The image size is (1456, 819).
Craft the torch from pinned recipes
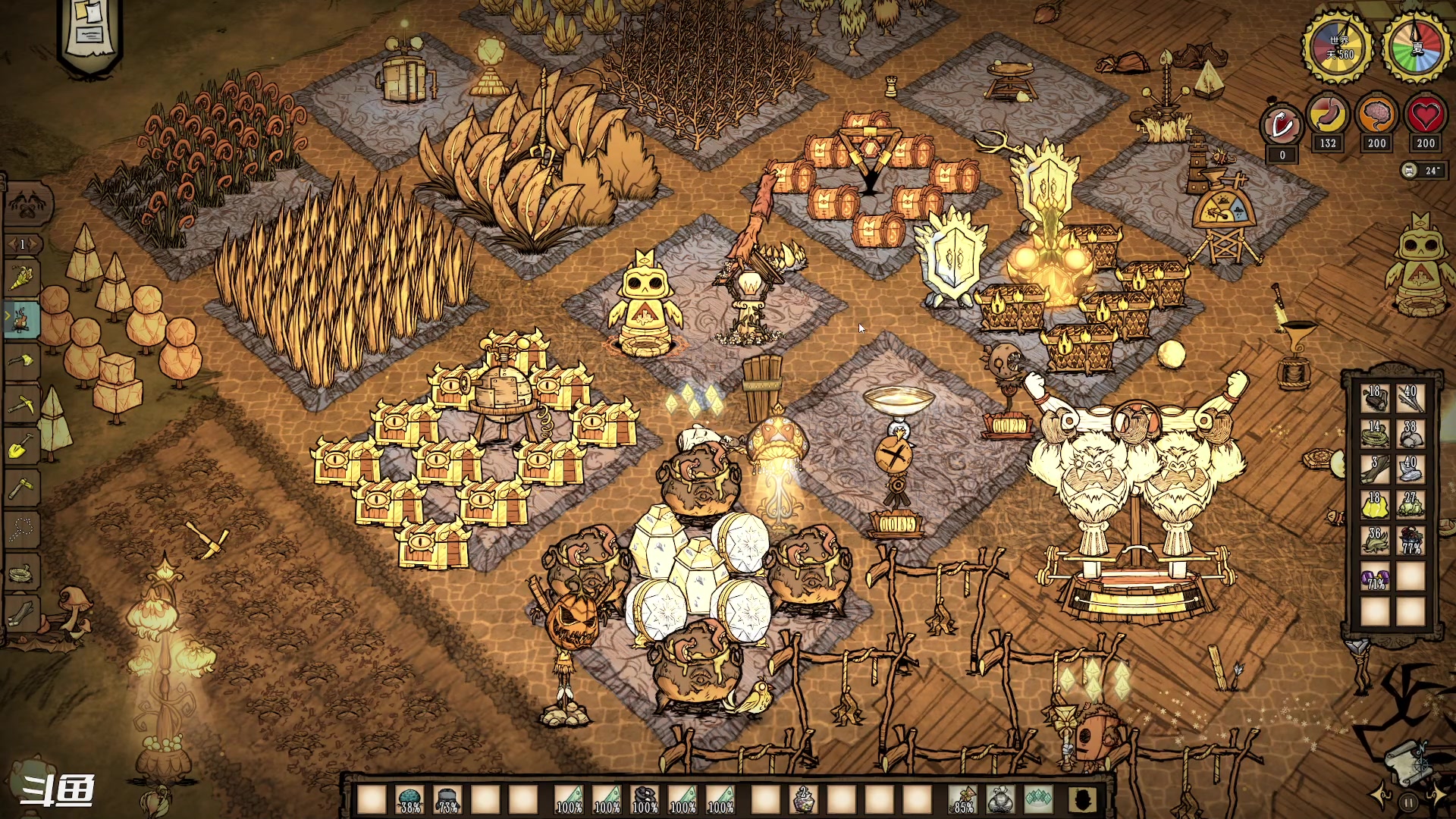pyautogui.click(x=21, y=278)
